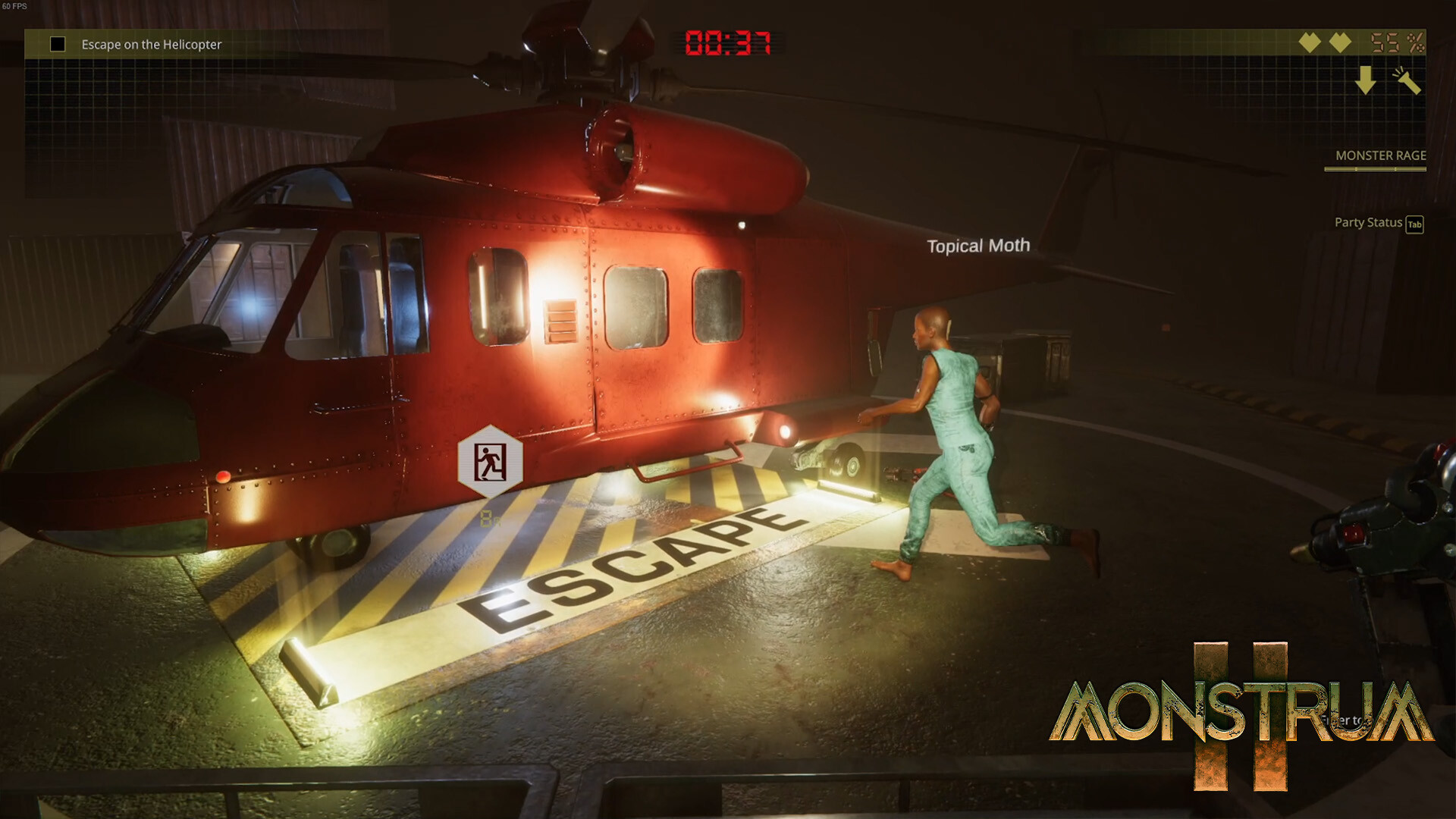Expand the Party Status panel
This screenshot has width=1456, height=819.
1368,223
